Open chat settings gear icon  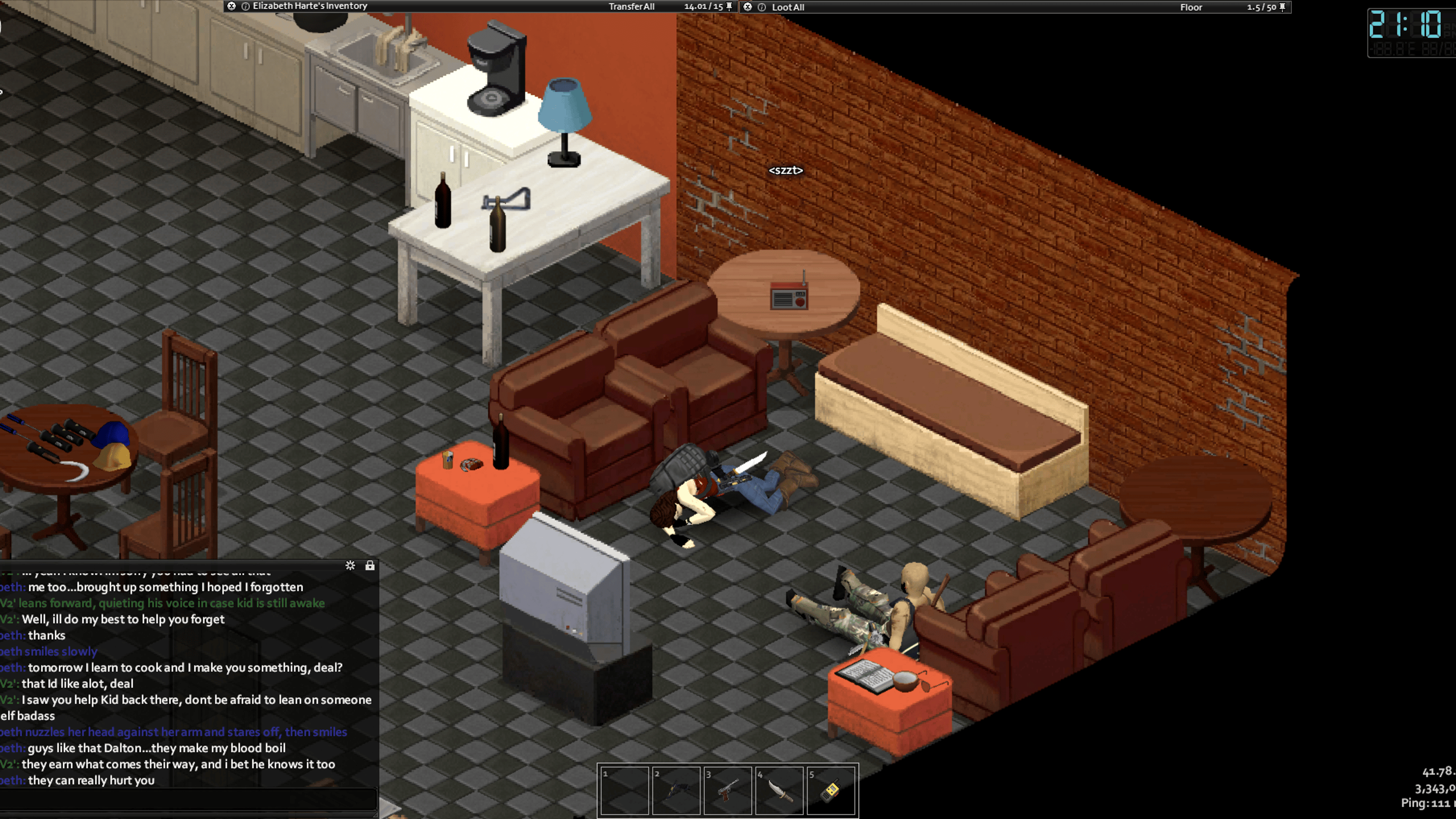[x=350, y=566]
